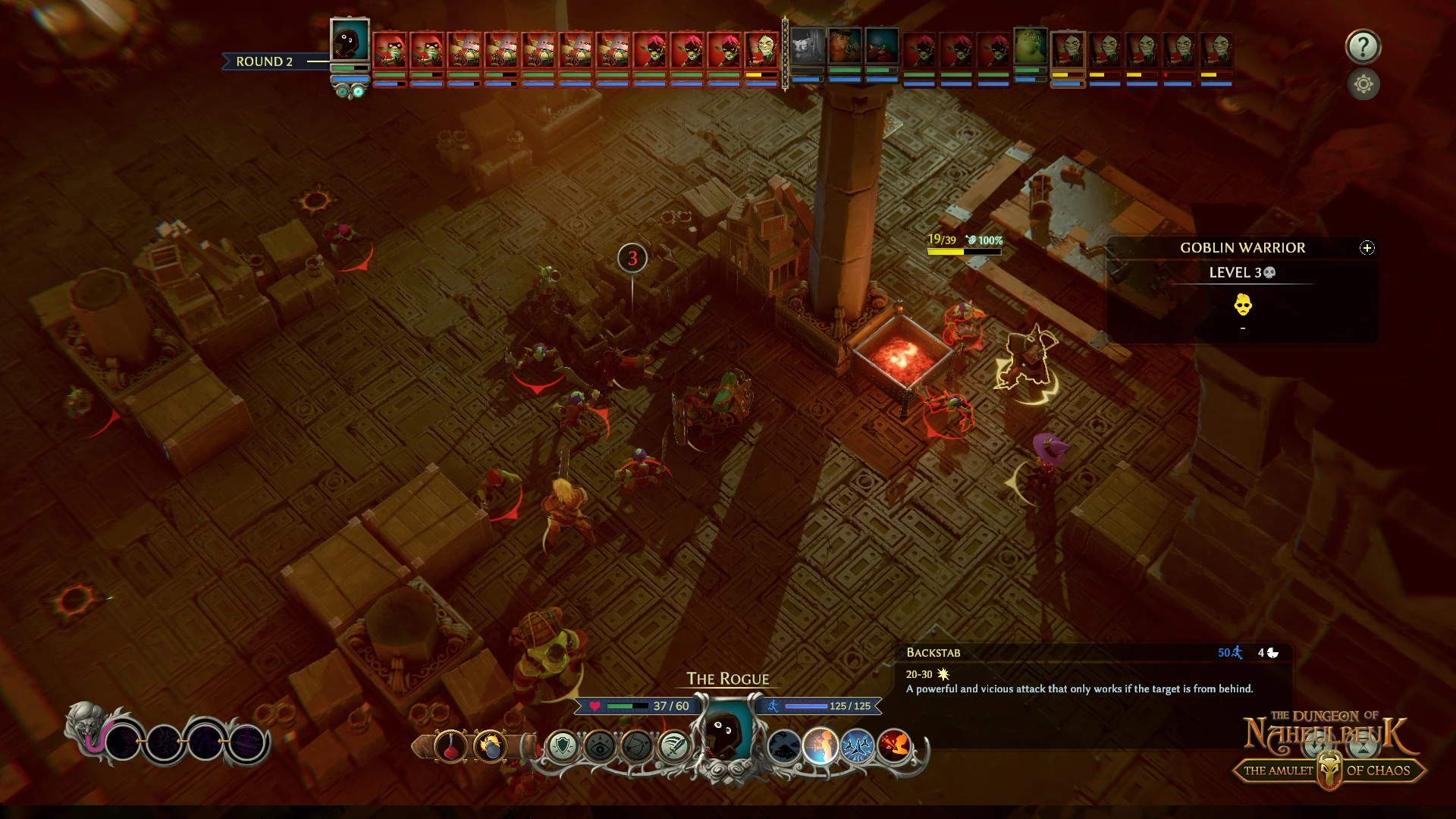Select the active Rogue turn-order portrait

click(350, 41)
